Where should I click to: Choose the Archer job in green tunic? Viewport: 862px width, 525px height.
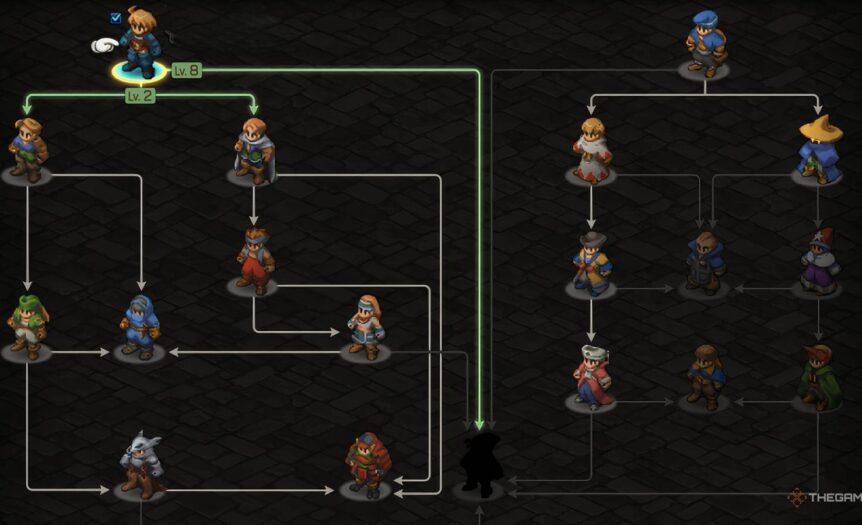point(27,150)
